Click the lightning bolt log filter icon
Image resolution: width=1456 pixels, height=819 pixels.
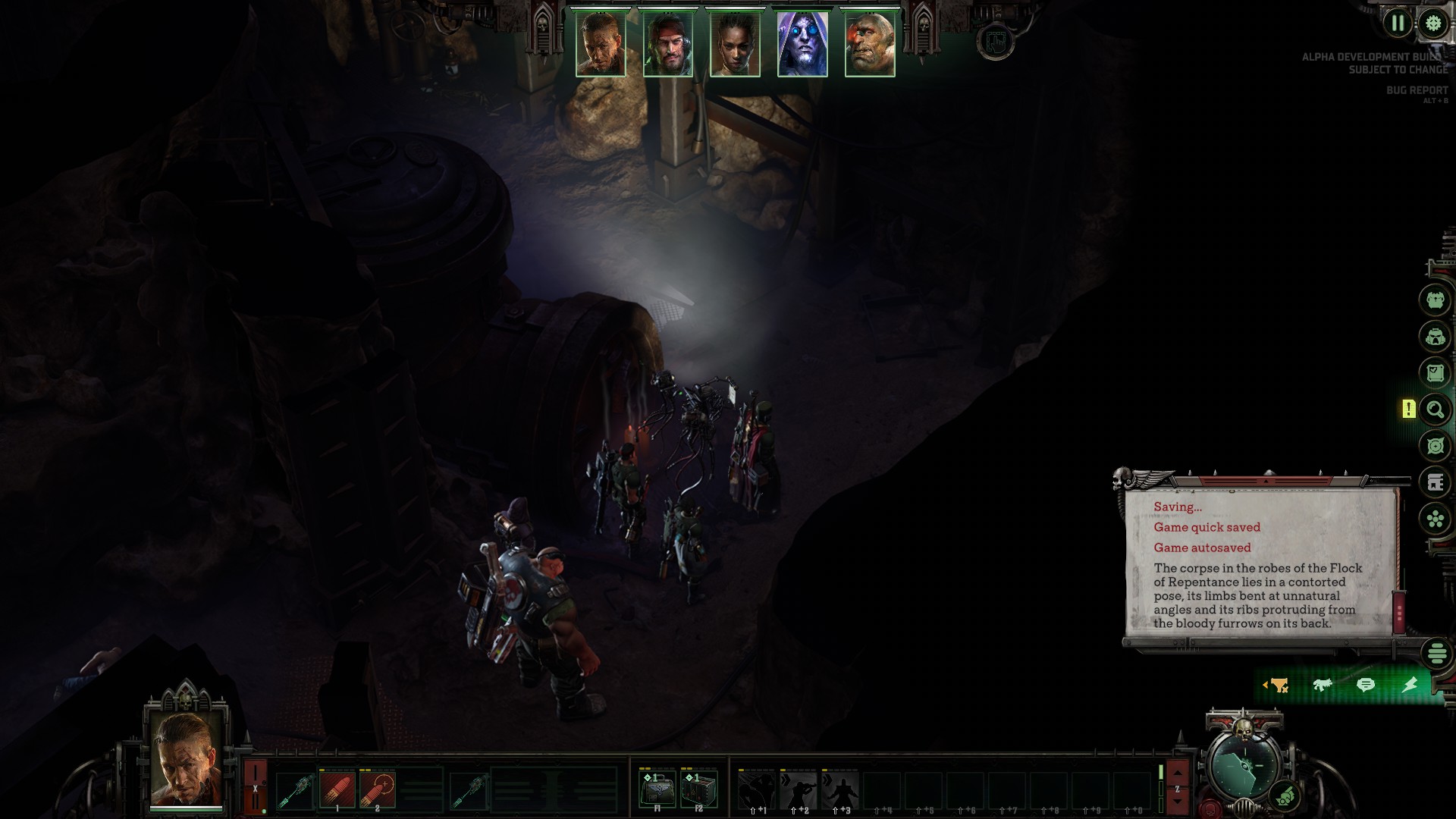tap(1409, 685)
